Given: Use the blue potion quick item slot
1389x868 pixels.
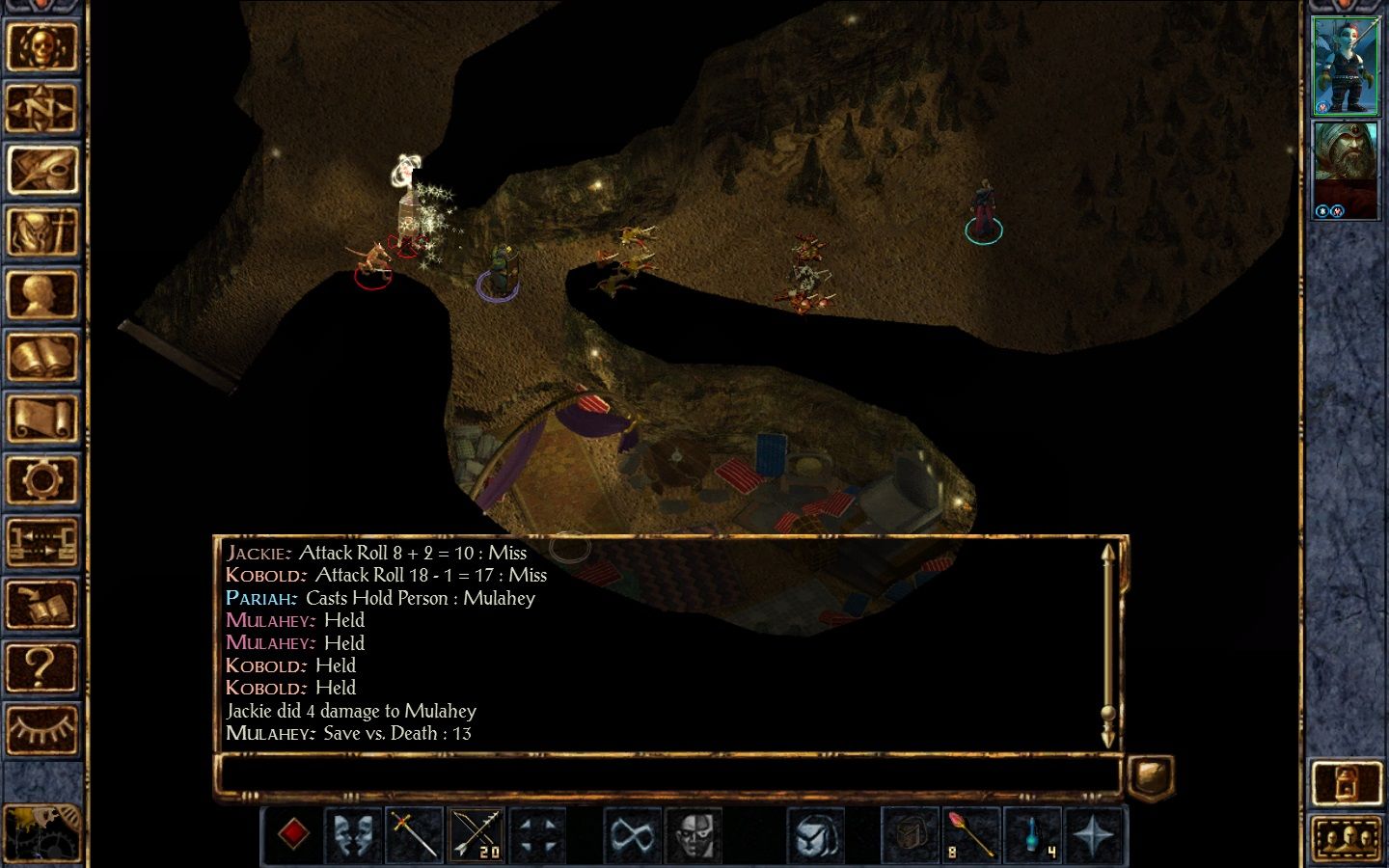Looking at the screenshot, I should pos(1032,834).
